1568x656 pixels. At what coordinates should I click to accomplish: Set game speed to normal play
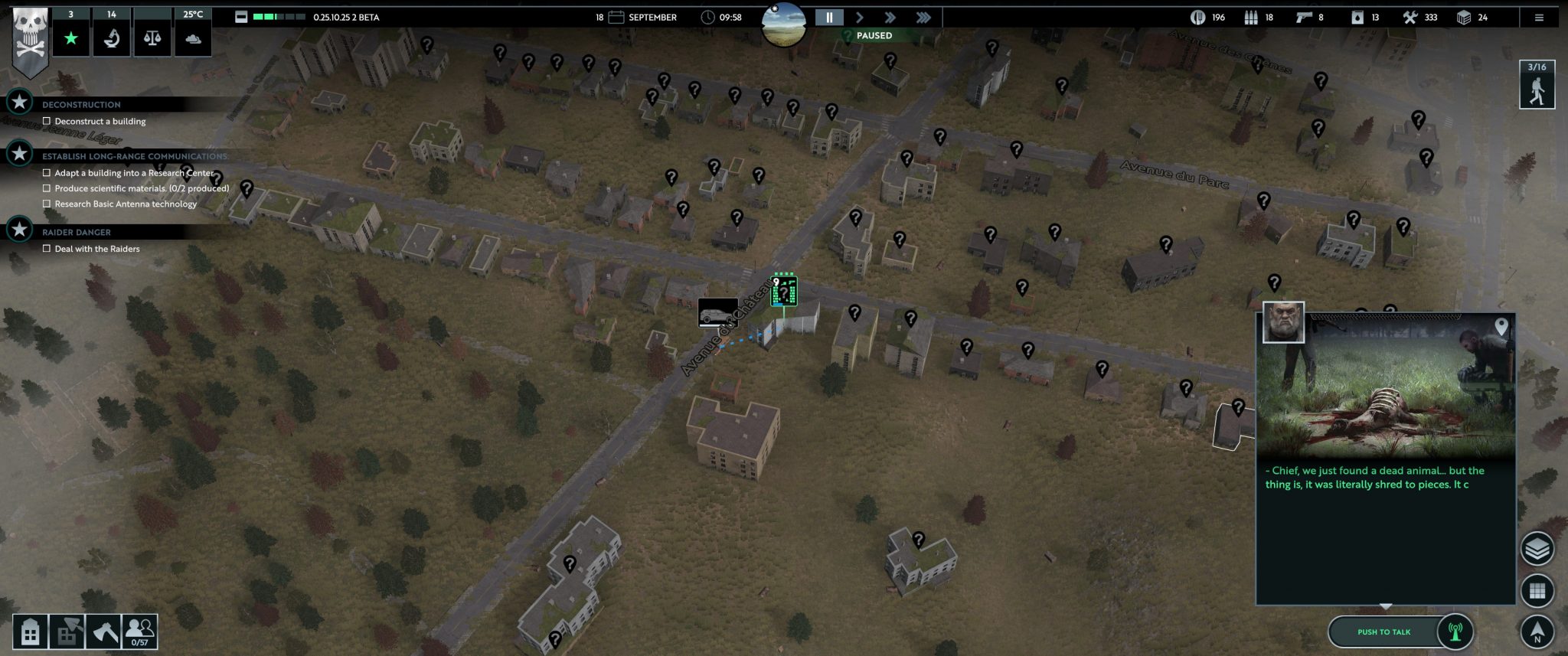tap(860, 18)
